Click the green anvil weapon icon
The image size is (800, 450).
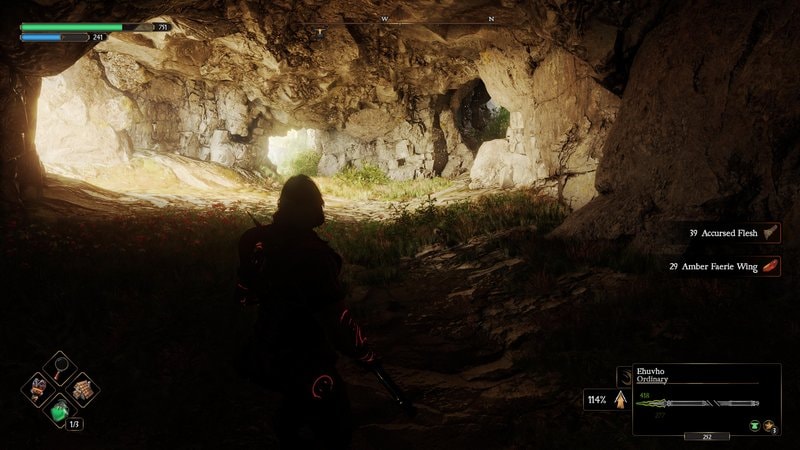click(x=753, y=425)
